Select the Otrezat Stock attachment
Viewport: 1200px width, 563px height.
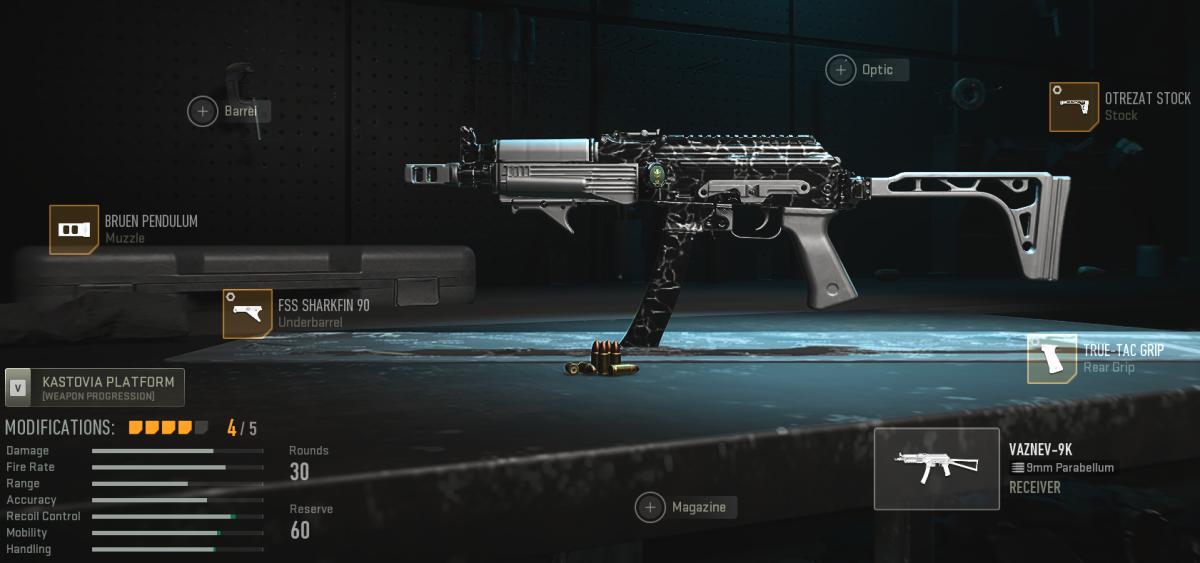(1074, 107)
